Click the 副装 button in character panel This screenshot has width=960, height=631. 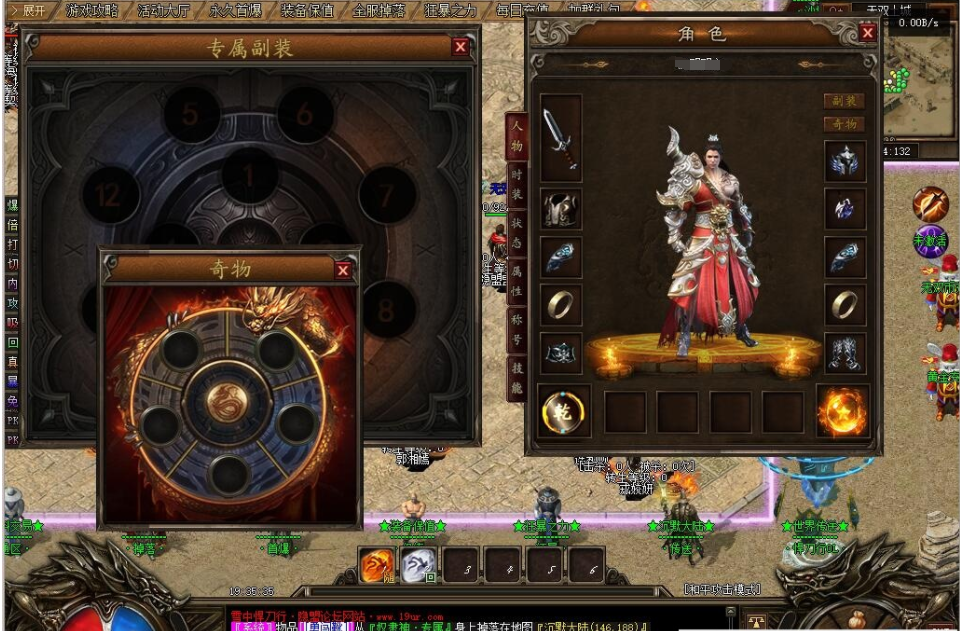pyautogui.click(x=843, y=101)
